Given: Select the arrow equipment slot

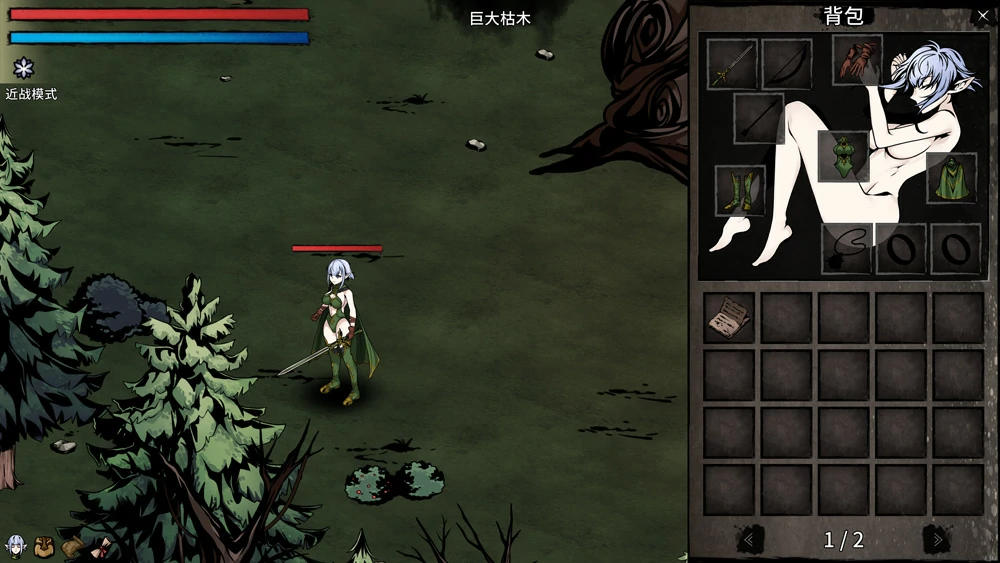Looking at the screenshot, I should [x=758, y=118].
